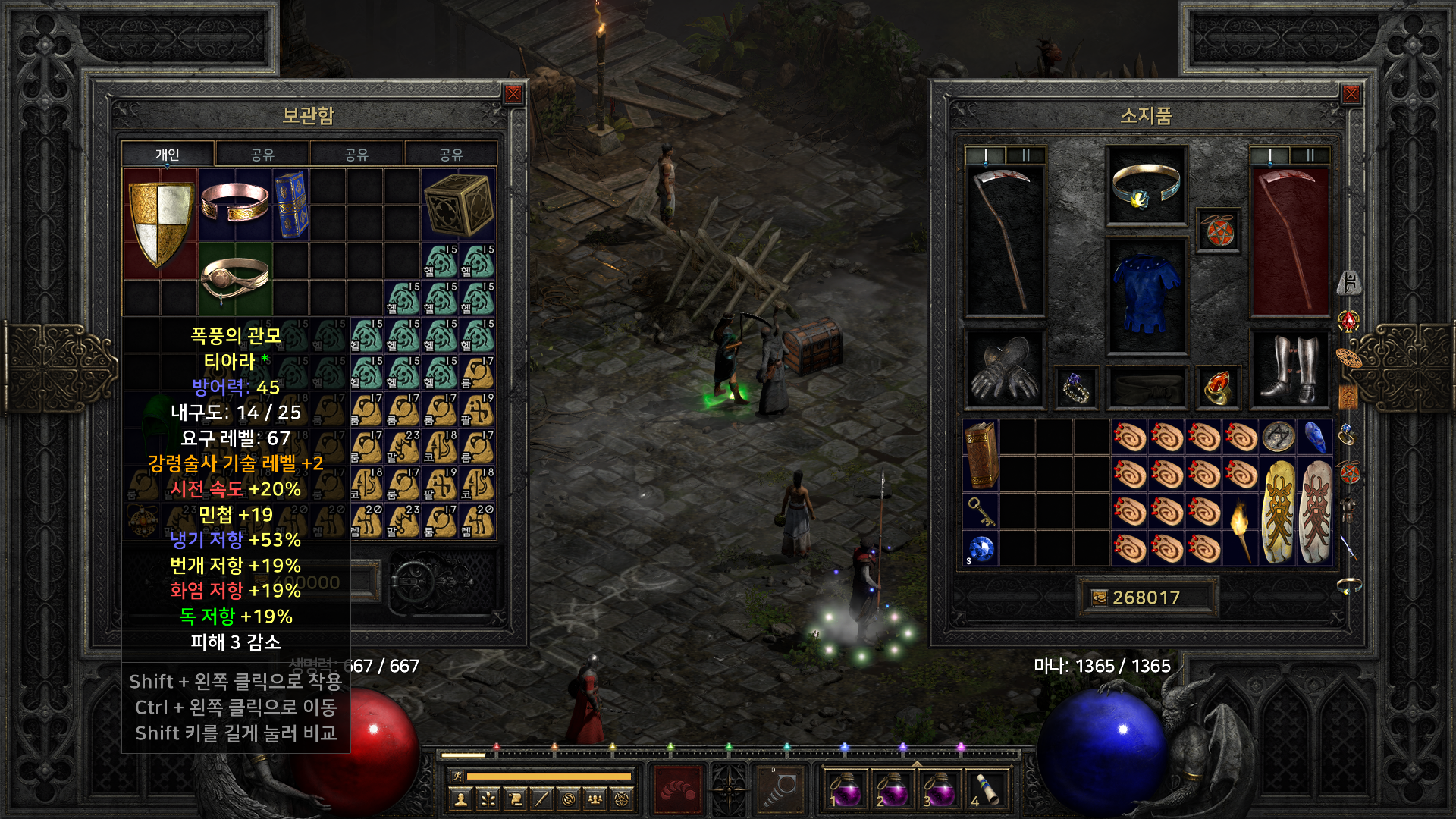
Task: Pick up the key in inventory
Action: [x=981, y=512]
